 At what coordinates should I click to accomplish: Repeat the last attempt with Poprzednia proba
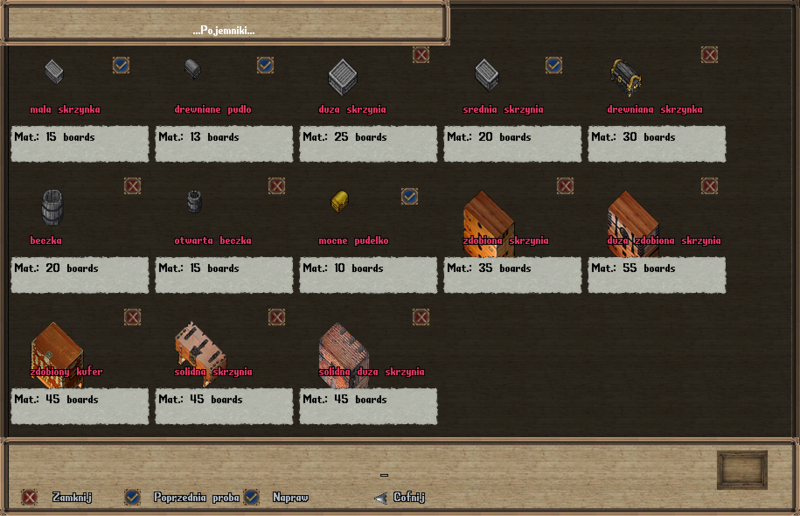pos(132,497)
